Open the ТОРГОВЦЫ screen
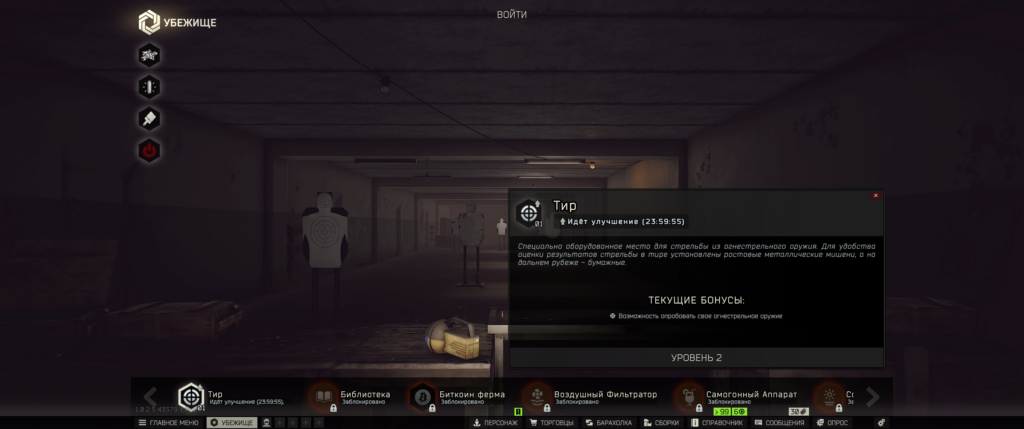This screenshot has width=1024, height=429. click(x=553, y=423)
